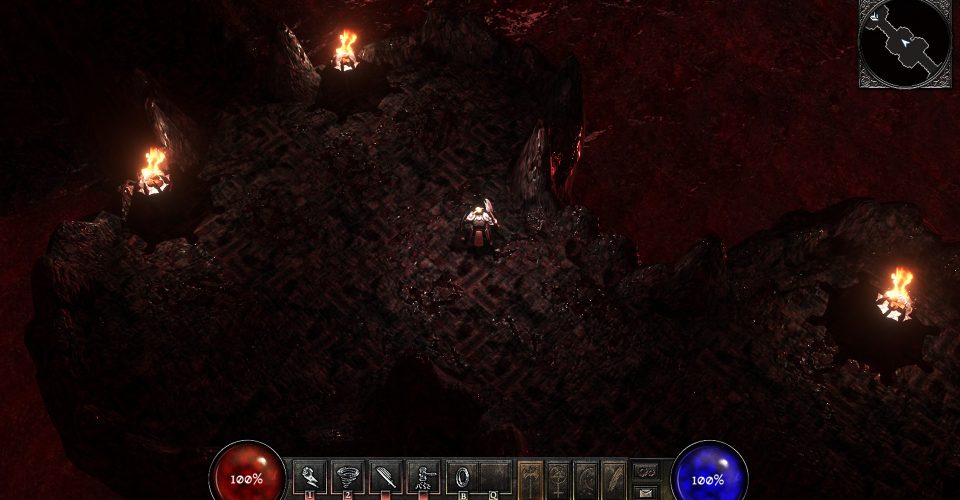Trigger the hammer smash ability
Image resolution: width=960 pixels, height=500 pixels.
424,474
